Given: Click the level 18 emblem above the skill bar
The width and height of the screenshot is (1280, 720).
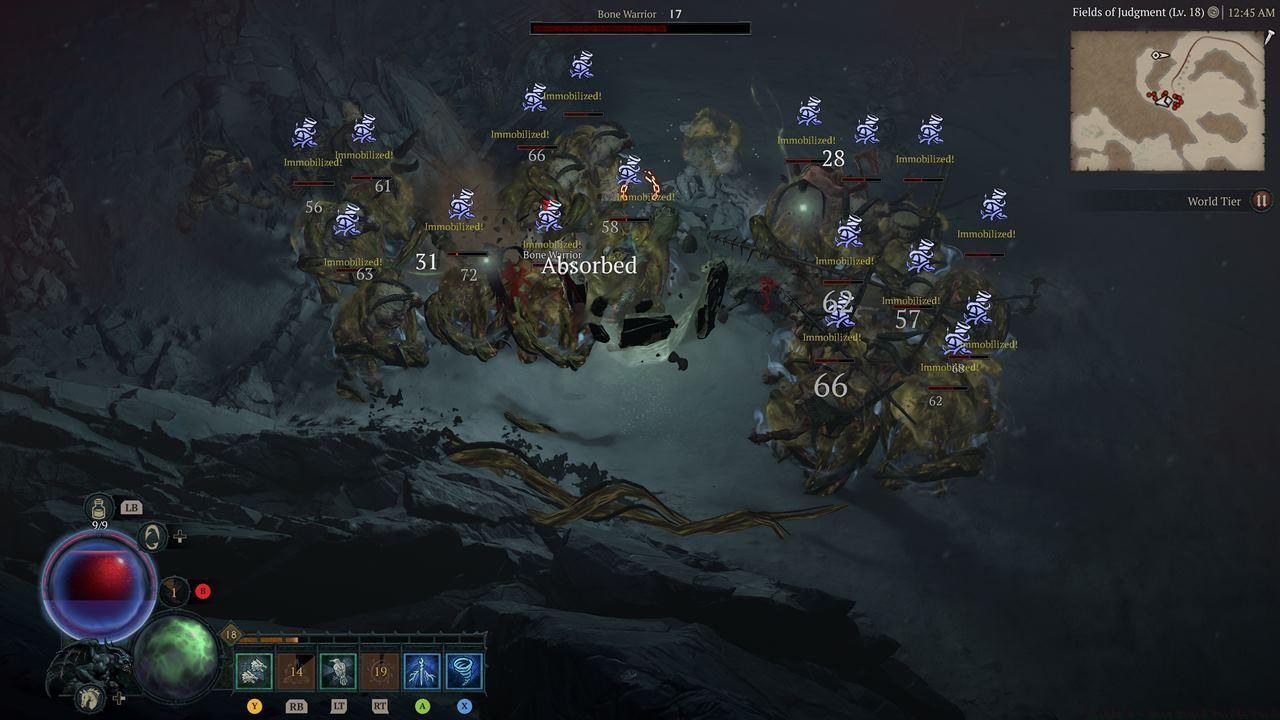Looking at the screenshot, I should 230,633.
